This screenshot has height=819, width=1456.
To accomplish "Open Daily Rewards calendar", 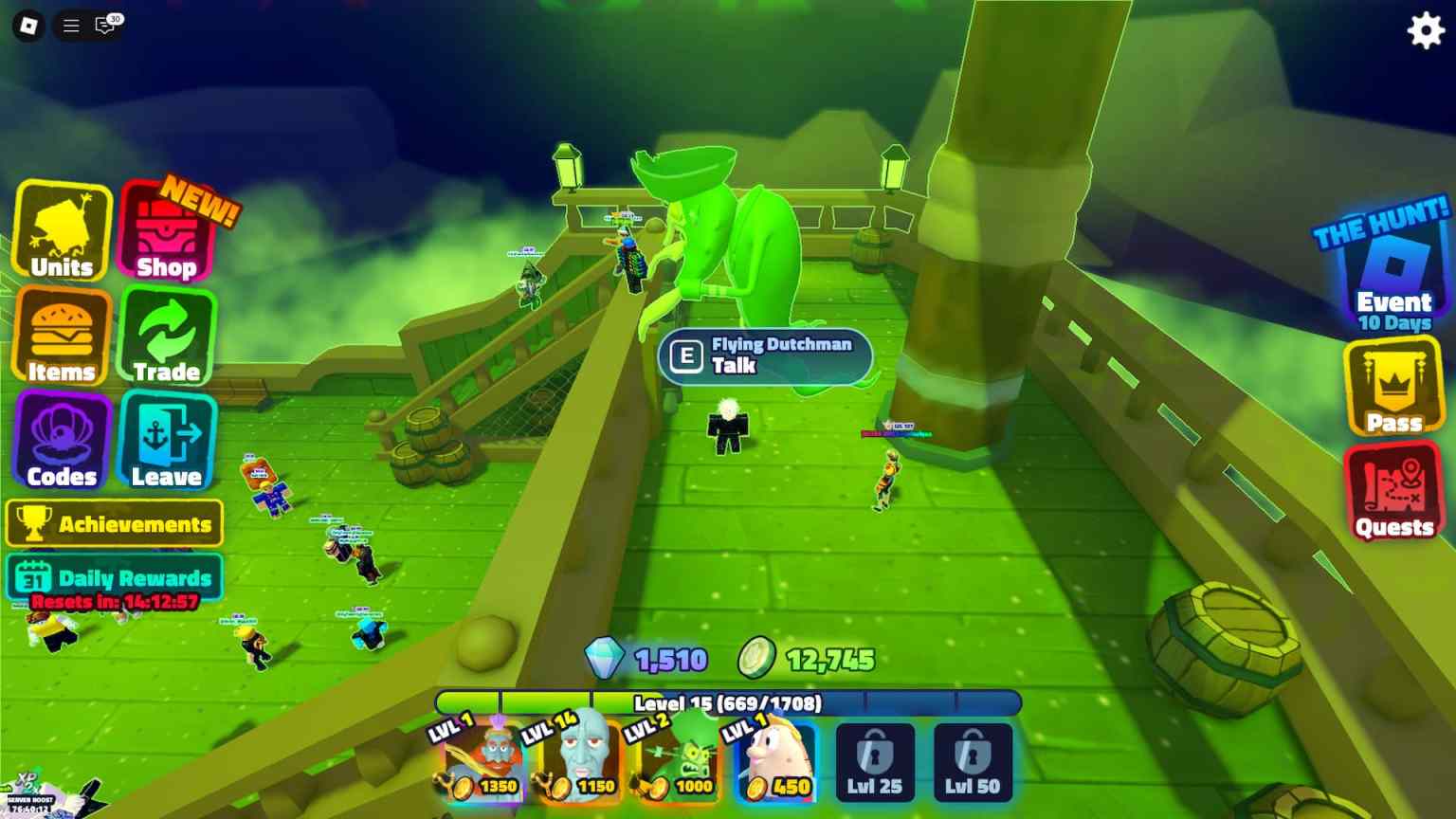I will pyautogui.click(x=114, y=577).
